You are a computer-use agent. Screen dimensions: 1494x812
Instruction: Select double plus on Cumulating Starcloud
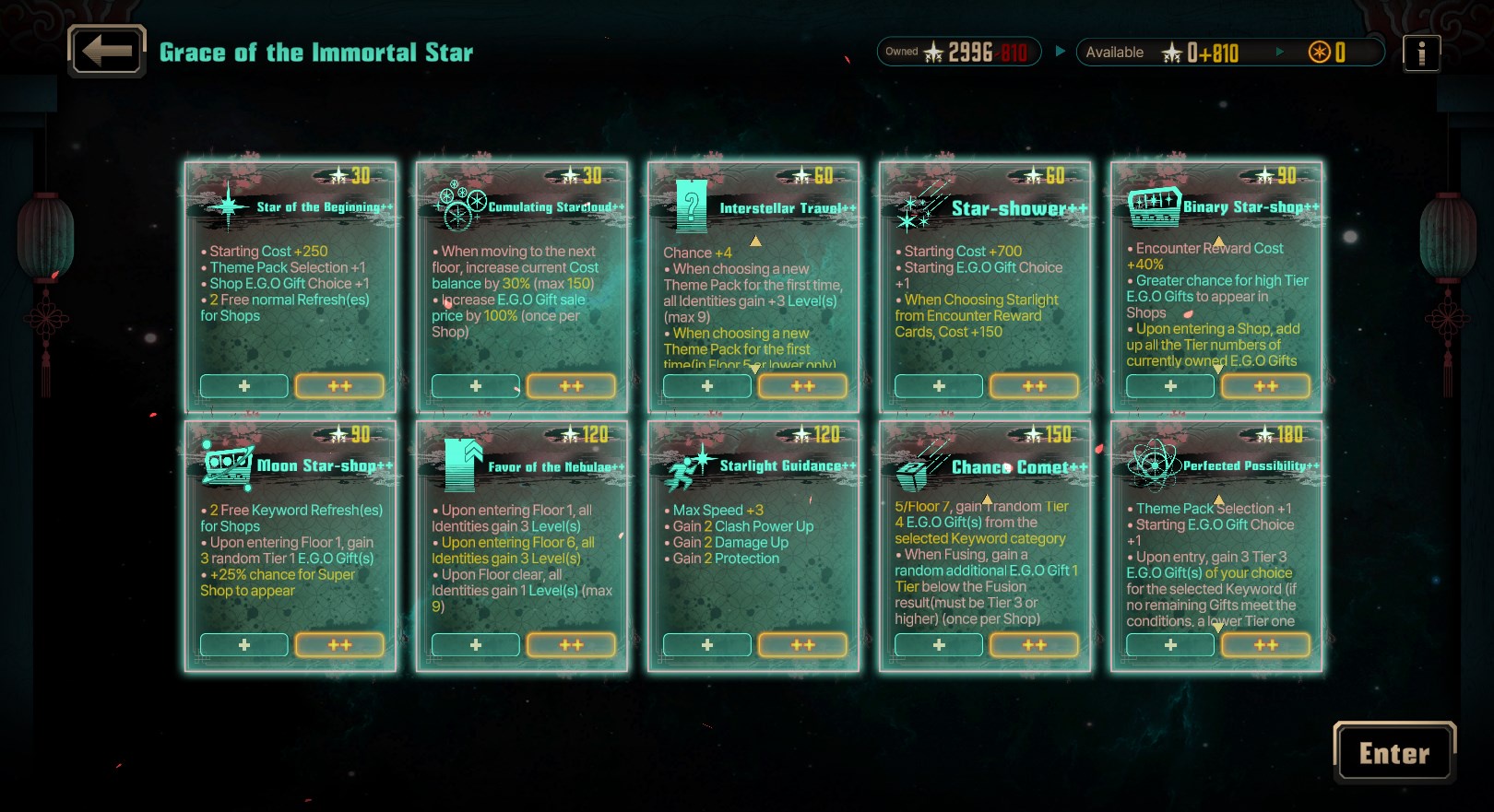(571, 386)
